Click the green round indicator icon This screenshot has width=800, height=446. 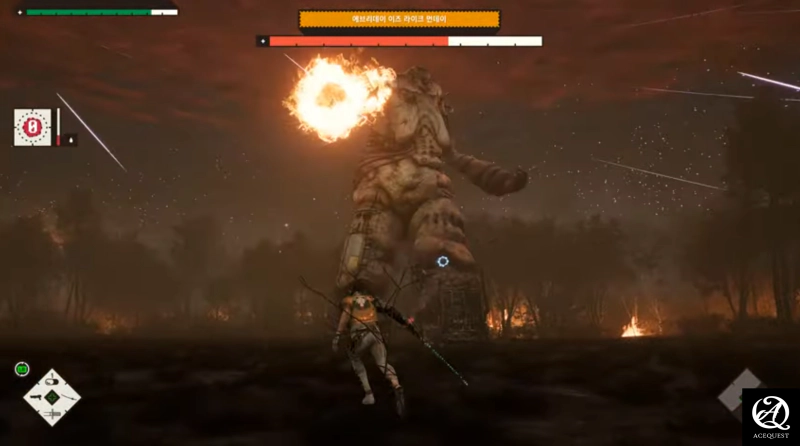coord(22,369)
